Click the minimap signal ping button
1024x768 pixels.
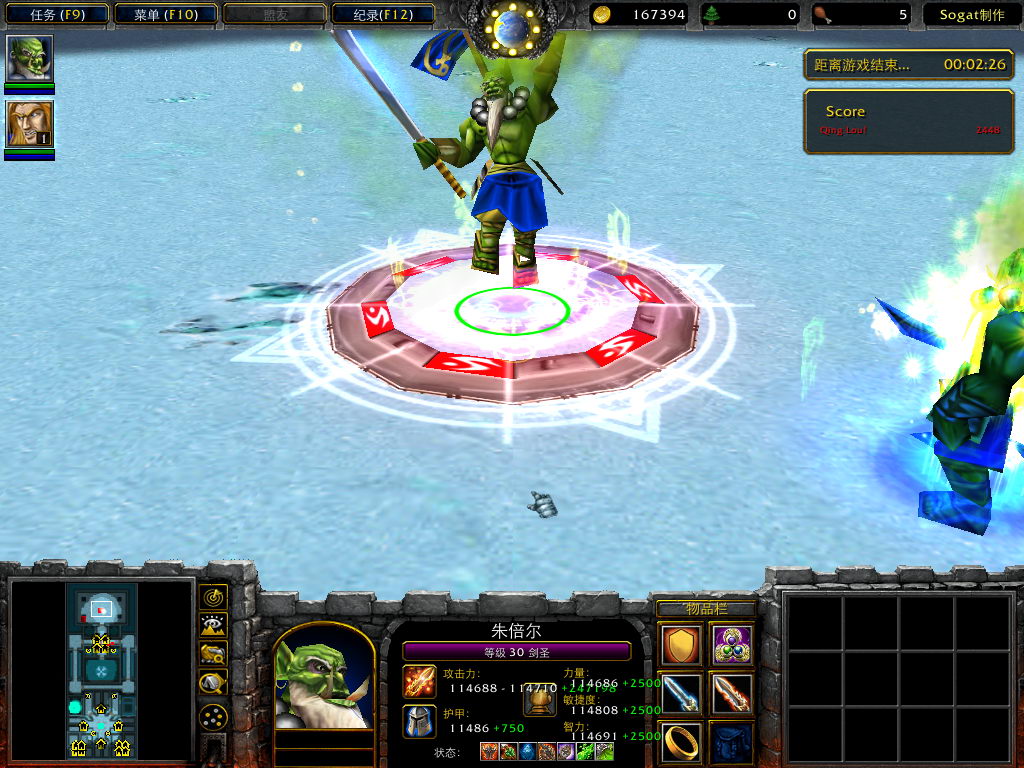pyautogui.click(x=213, y=597)
